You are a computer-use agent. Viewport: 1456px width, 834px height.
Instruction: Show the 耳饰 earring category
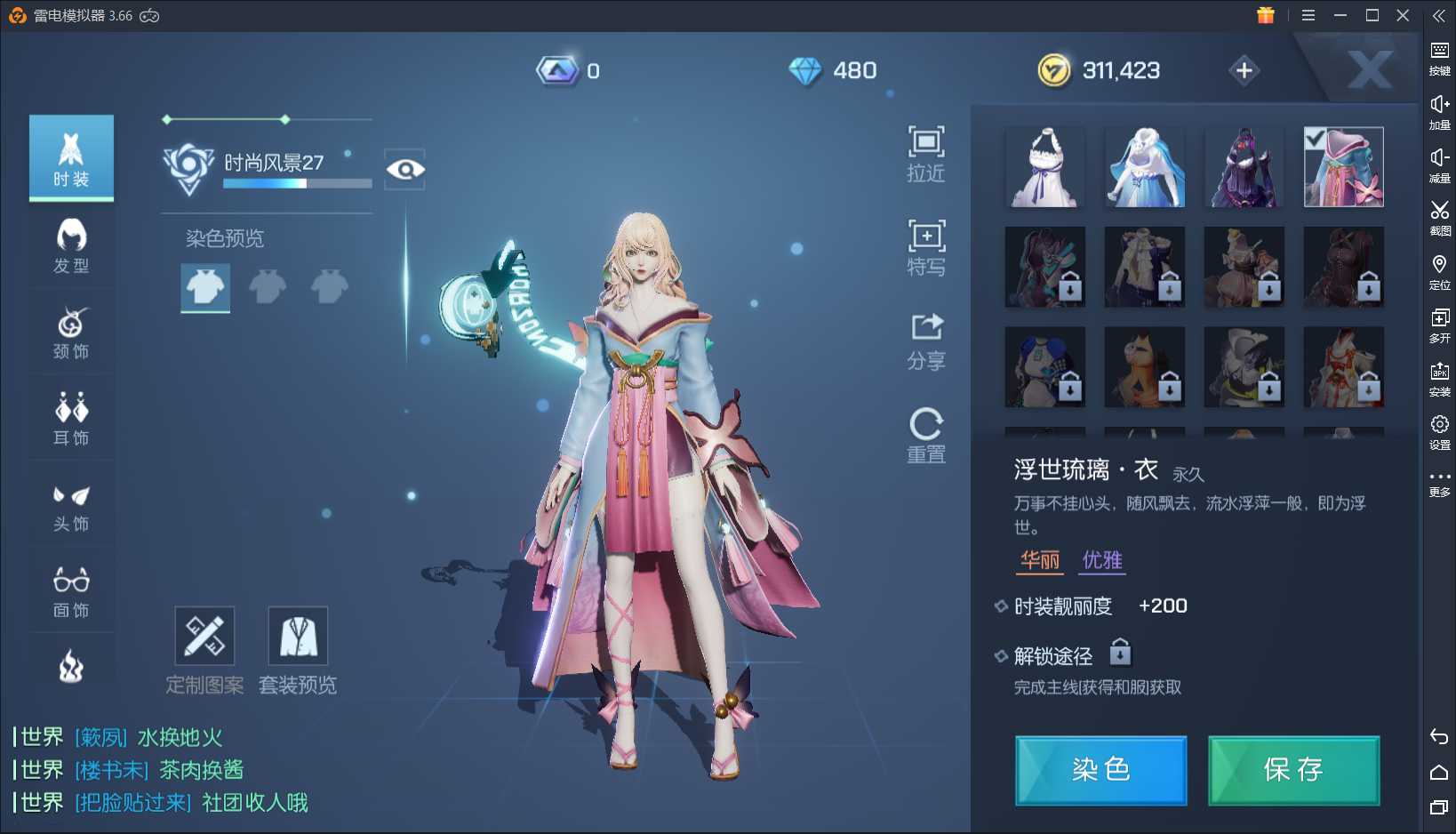pos(71,418)
